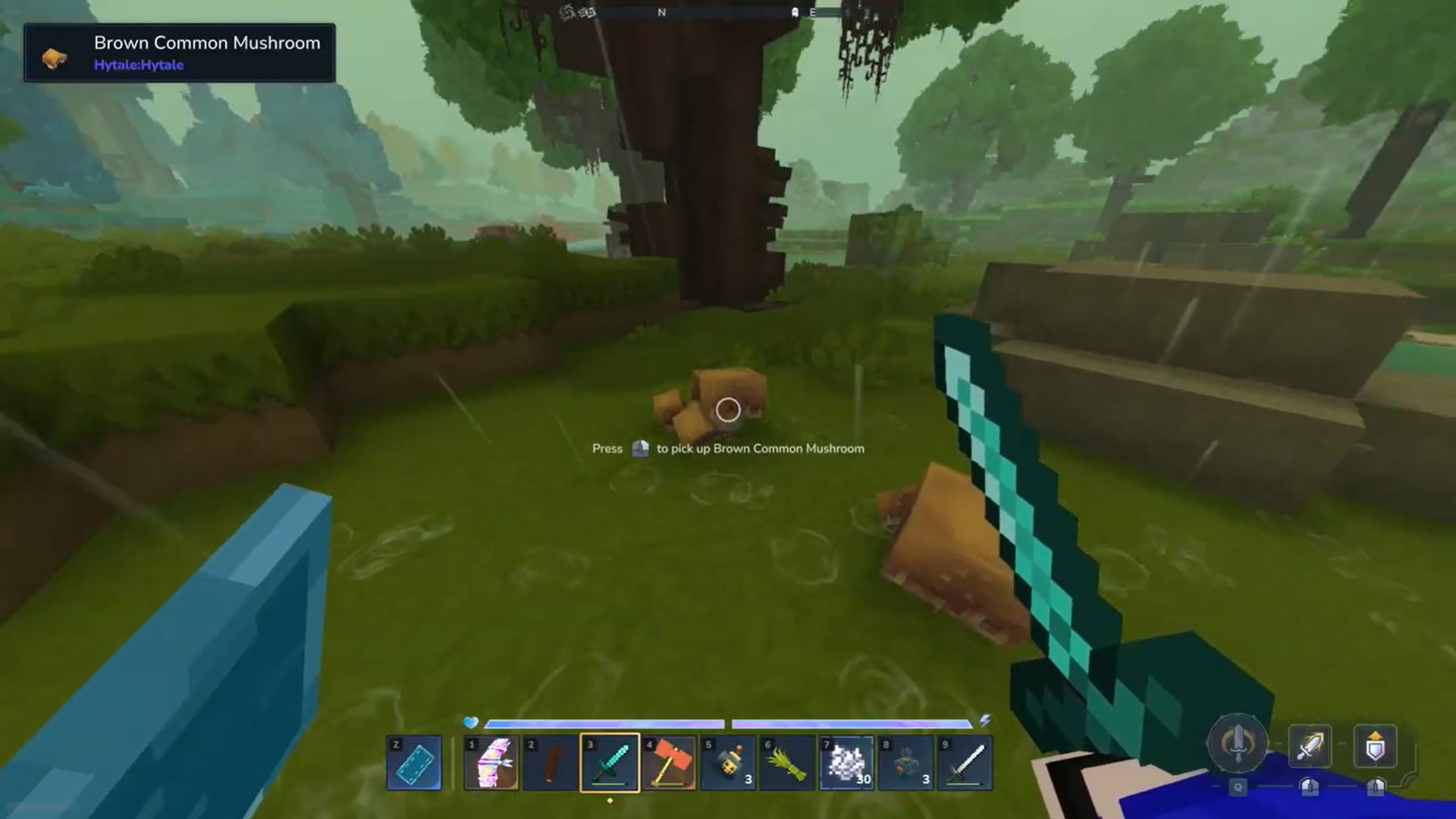Select the blue glass pane in the Z slot
This screenshot has width=1456, height=819.
pos(414,762)
